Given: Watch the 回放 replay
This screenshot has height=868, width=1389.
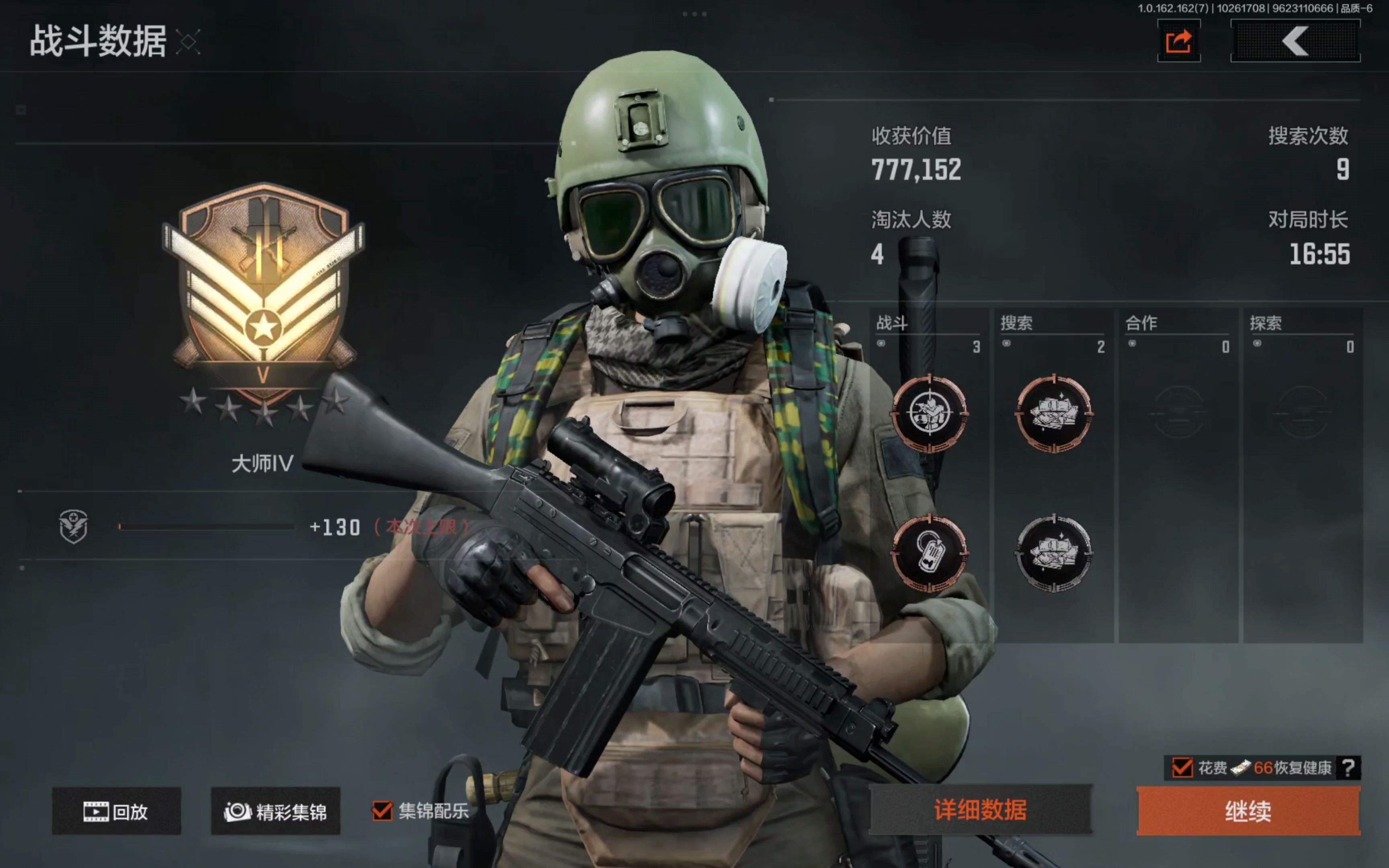Looking at the screenshot, I should coord(117,811).
